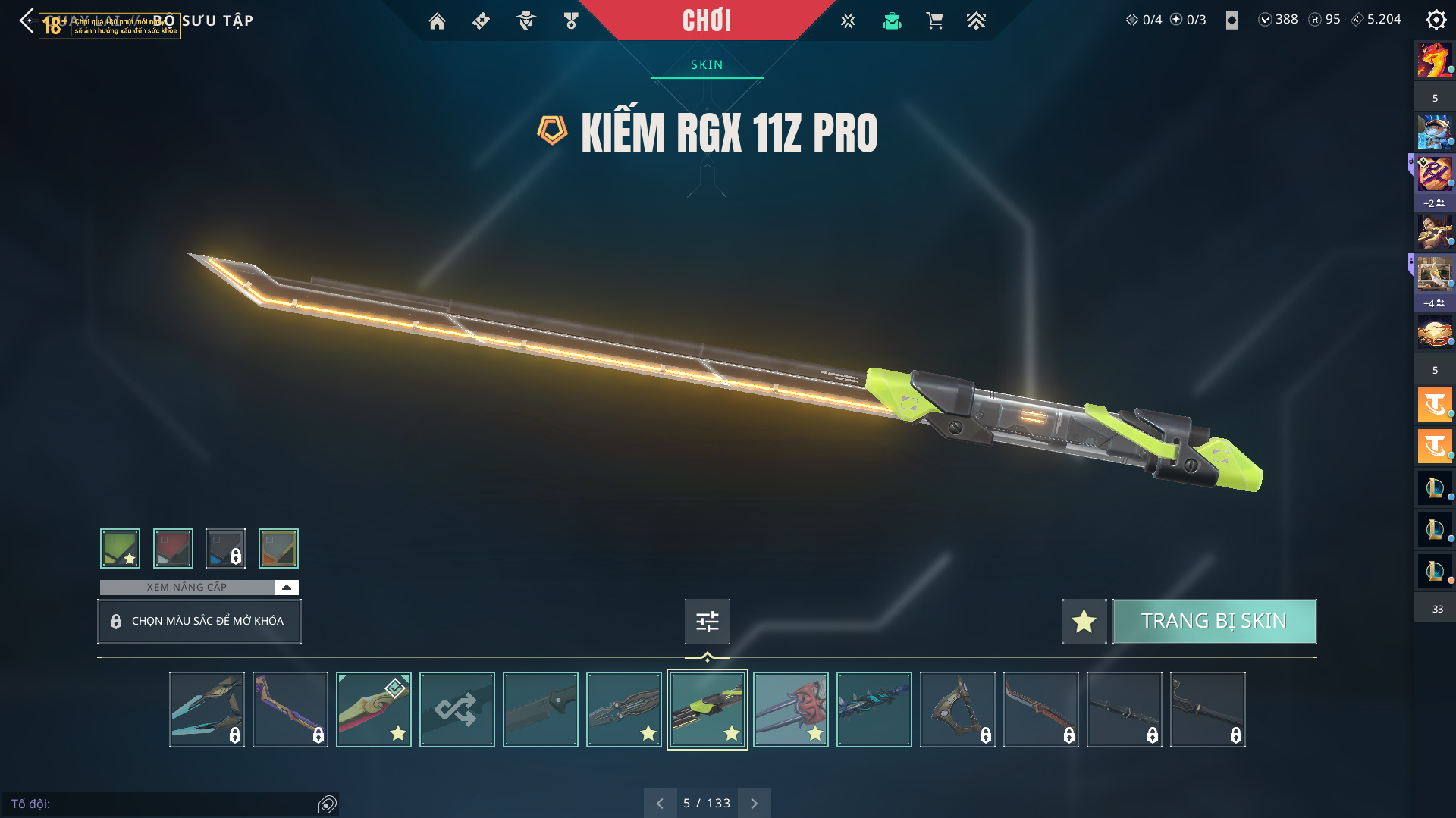Go back with the arrow button
This screenshot has height=818, width=1456.
click(27, 20)
